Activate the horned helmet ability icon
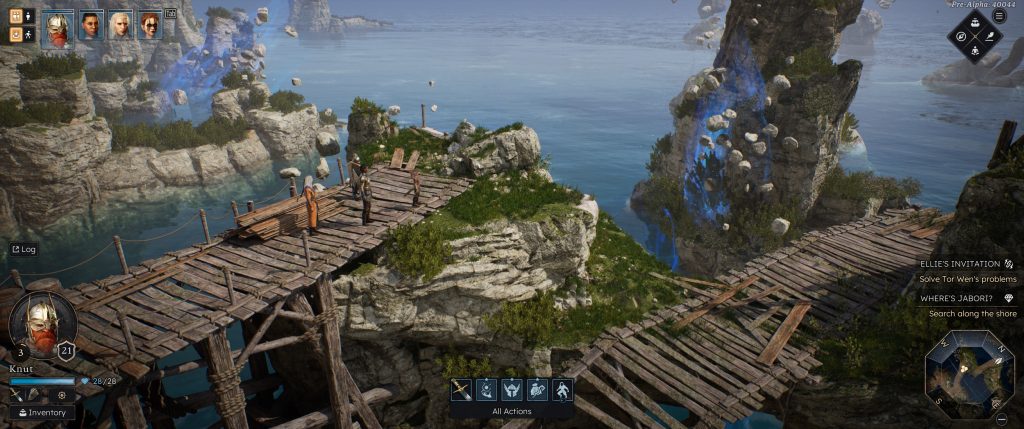The width and height of the screenshot is (1024, 429). click(x=512, y=390)
